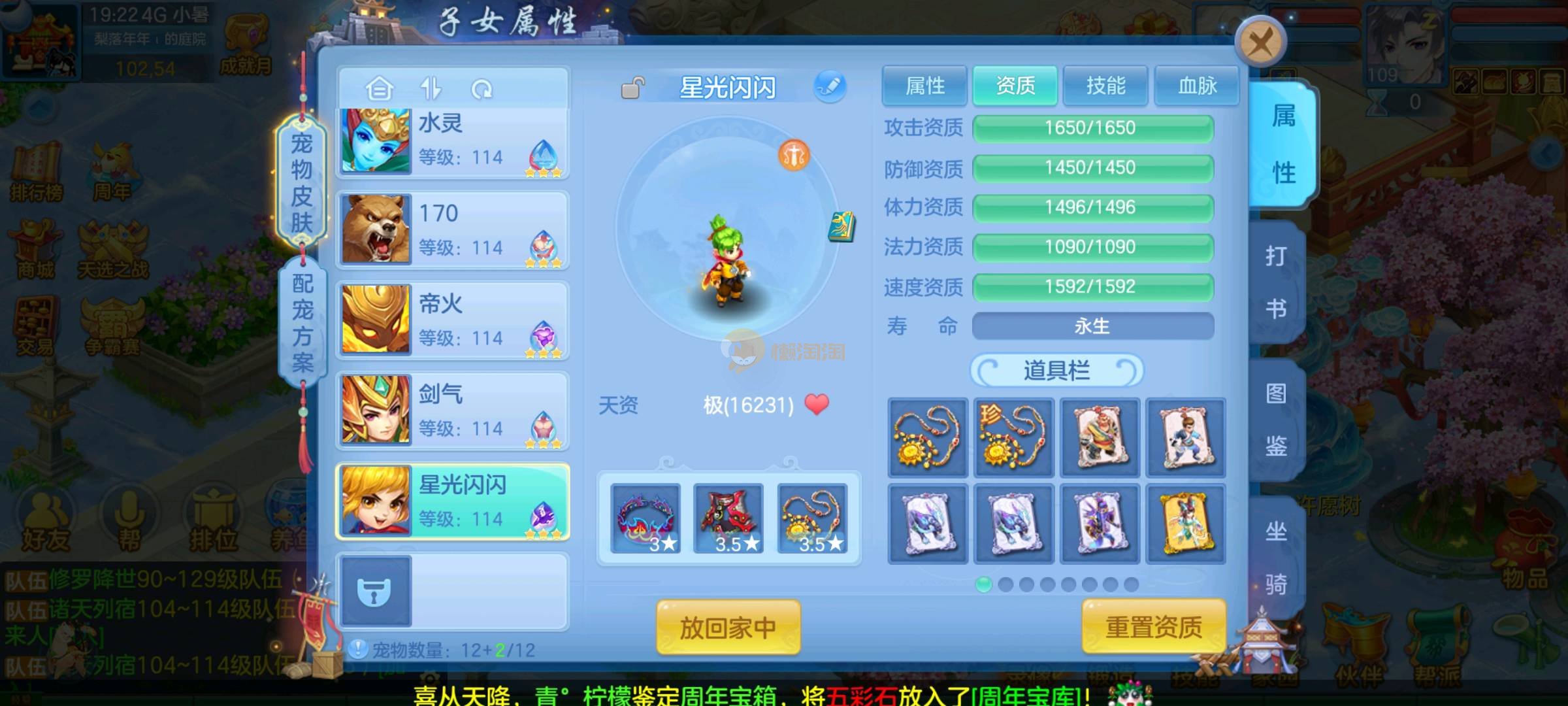Open the 配宠方案 pet scheme panel
Image resolution: width=1568 pixels, height=706 pixels.
(x=302, y=322)
